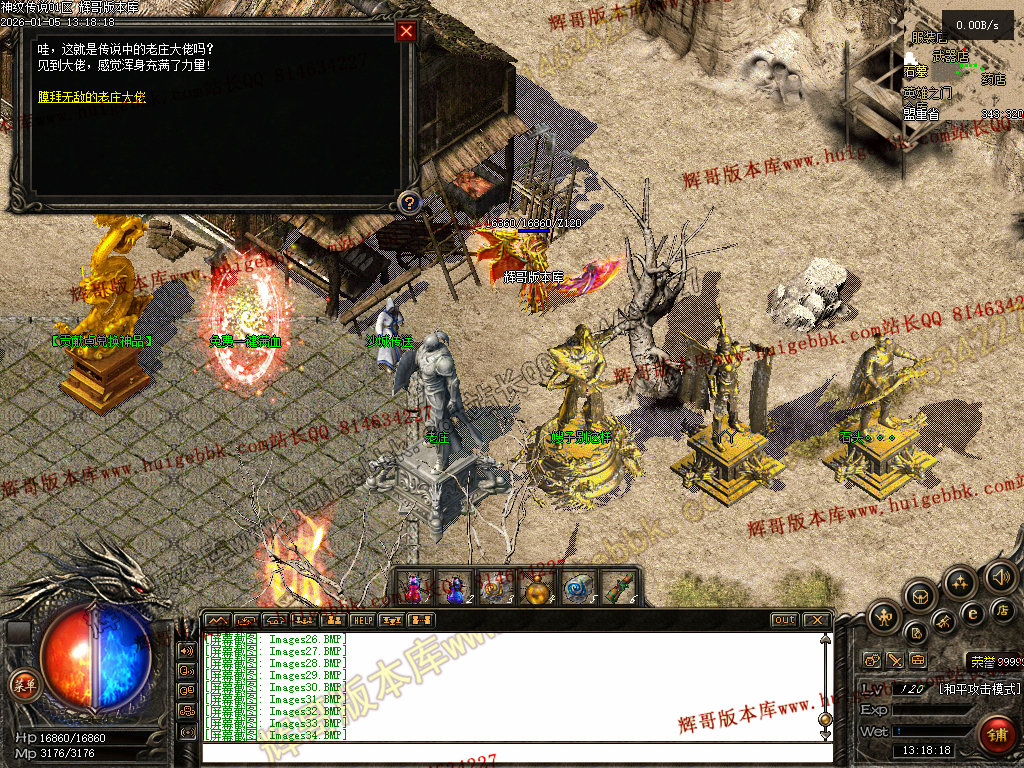Image resolution: width=1024 pixels, height=768 pixels.
Task: Click the round 'e' button
Action: 971,613
